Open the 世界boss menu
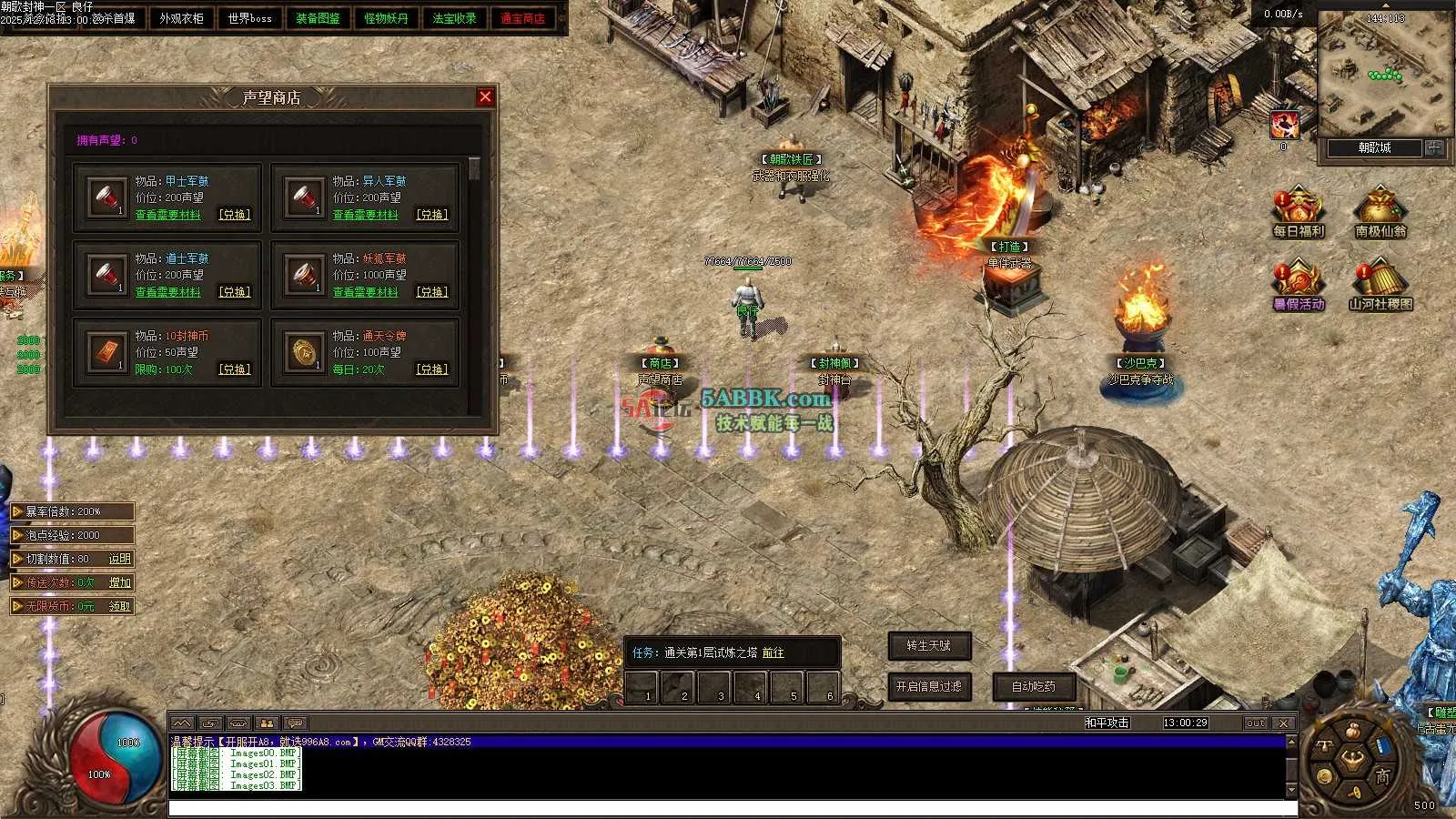The image size is (1456, 819). pyautogui.click(x=249, y=18)
